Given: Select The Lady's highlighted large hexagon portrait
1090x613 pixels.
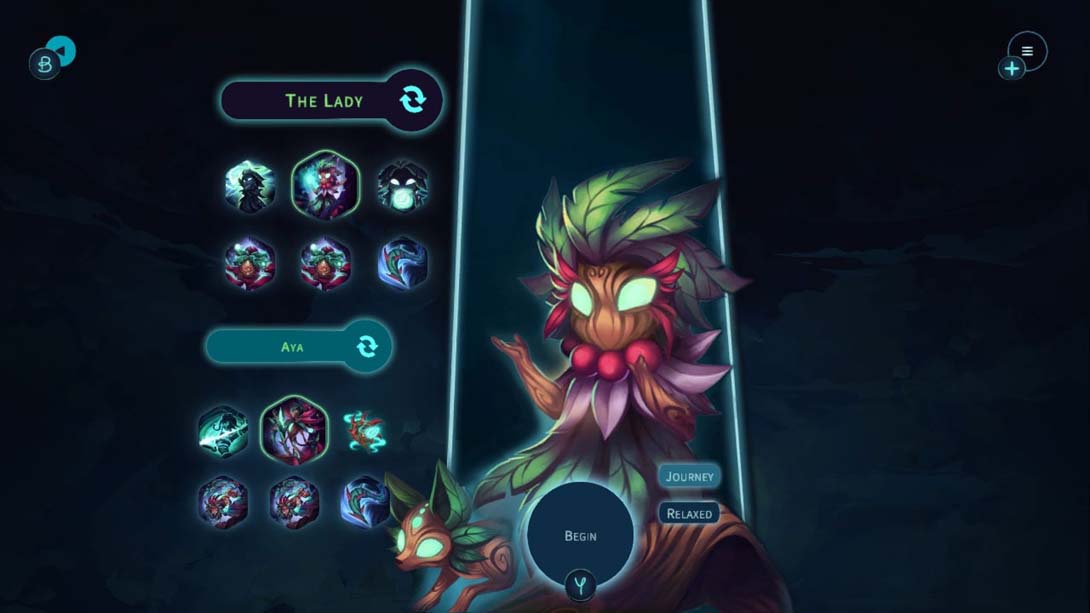Looking at the screenshot, I should (x=325, y=185).
